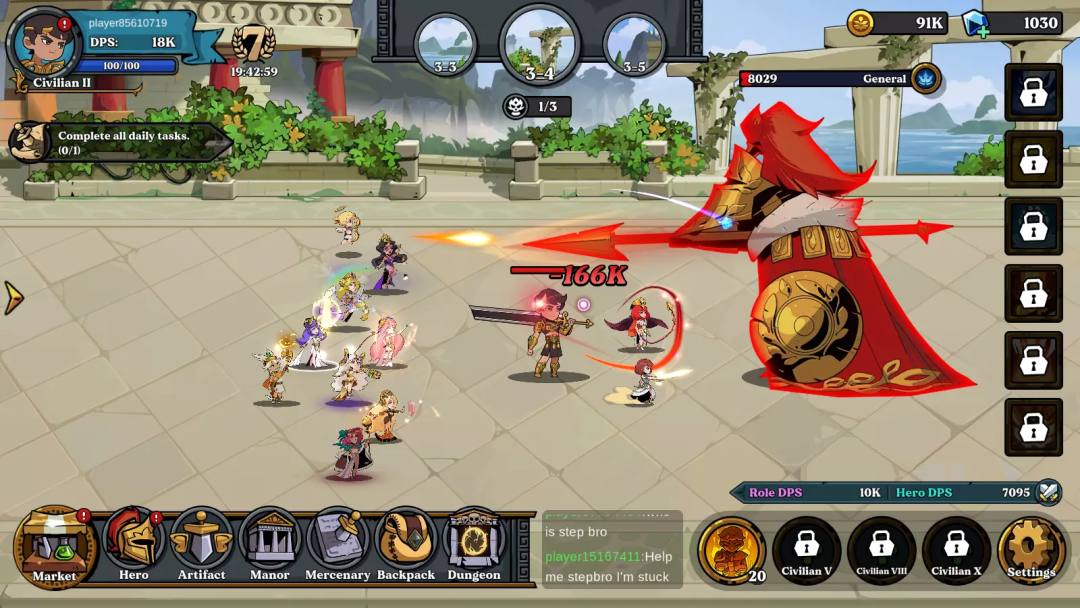Click the locked Civilian X skill slot
The image size is (1080, 608).
956,549
